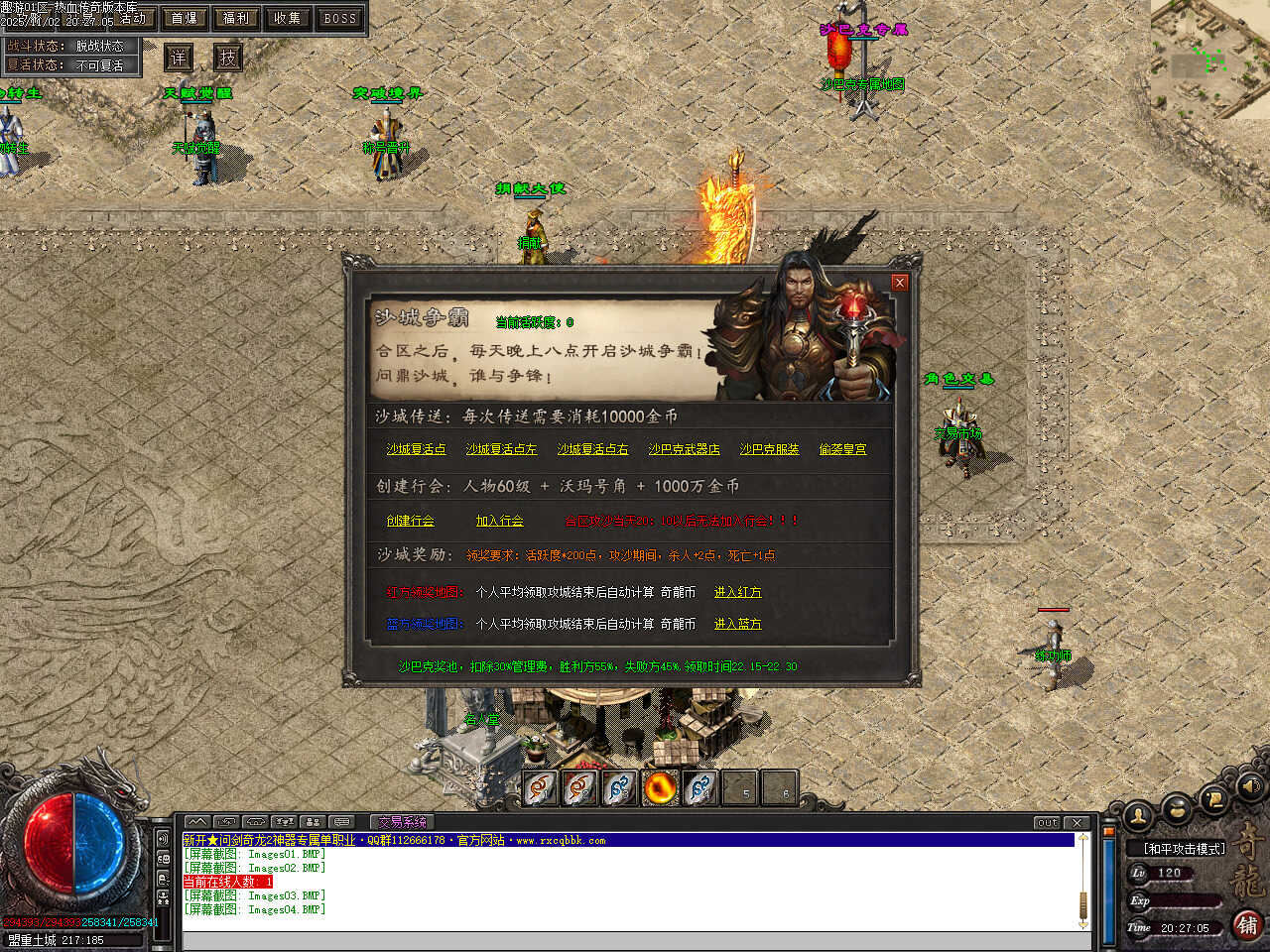Close the 沙城争霸 dialog window

click(x=900, y=283)
